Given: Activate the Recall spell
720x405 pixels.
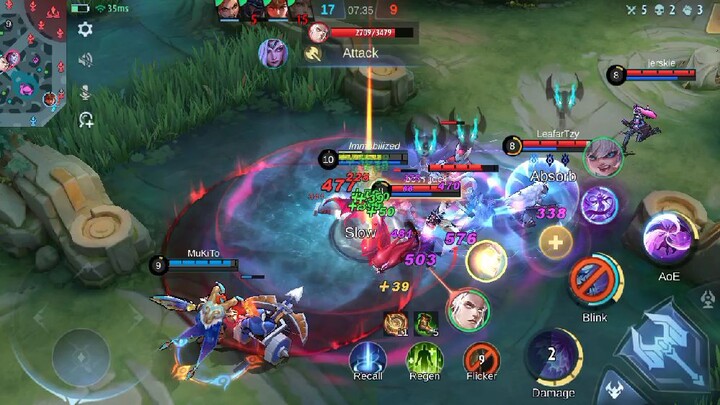Looking at the screenshot, I should click(367, 359).
